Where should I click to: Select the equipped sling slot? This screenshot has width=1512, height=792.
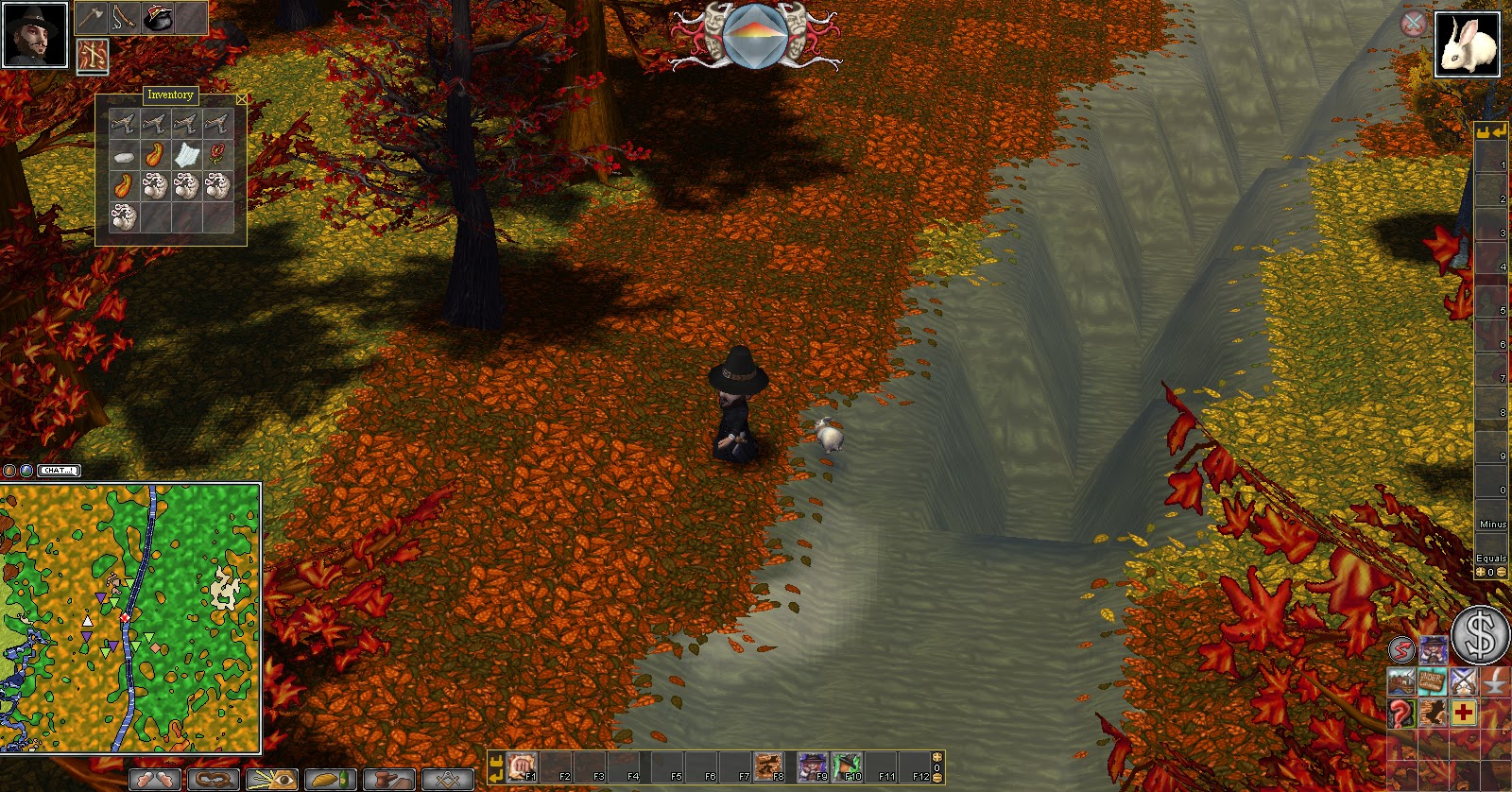coord(123,18)
